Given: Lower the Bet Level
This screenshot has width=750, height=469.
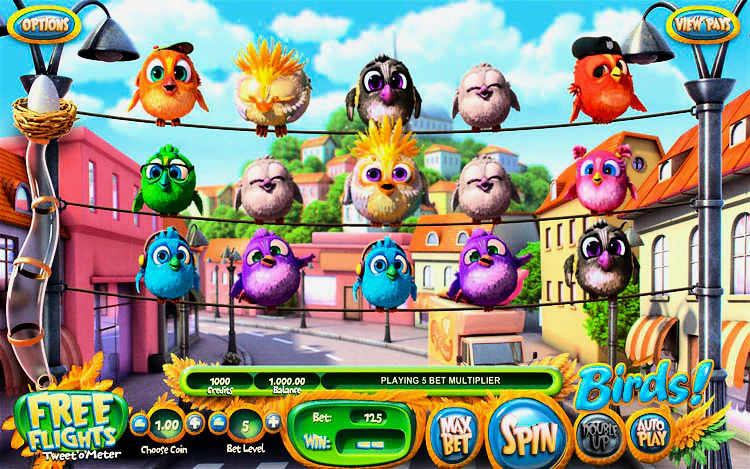Looking at the screenshot, I should [220, 422].
